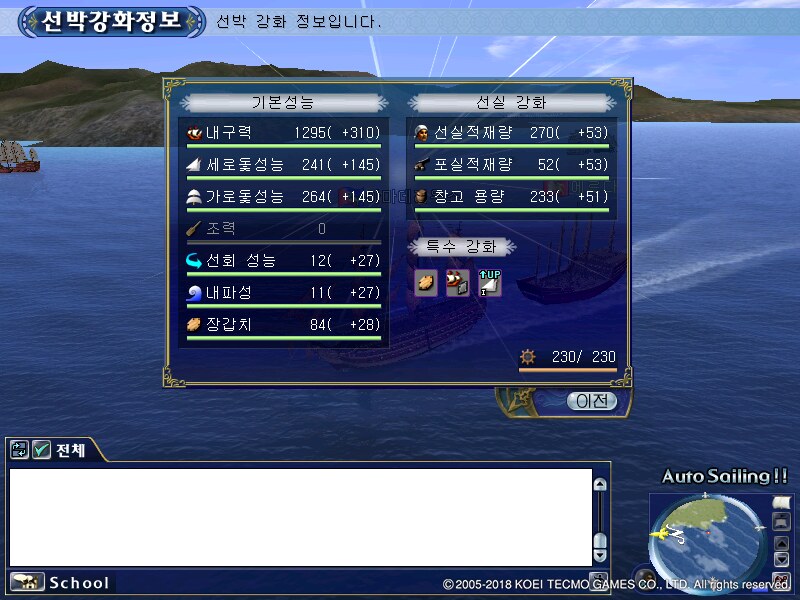This screenshot has width=800, height=600.
Task: Click the chat swap arrows icon
Action: tap(20, 450)
